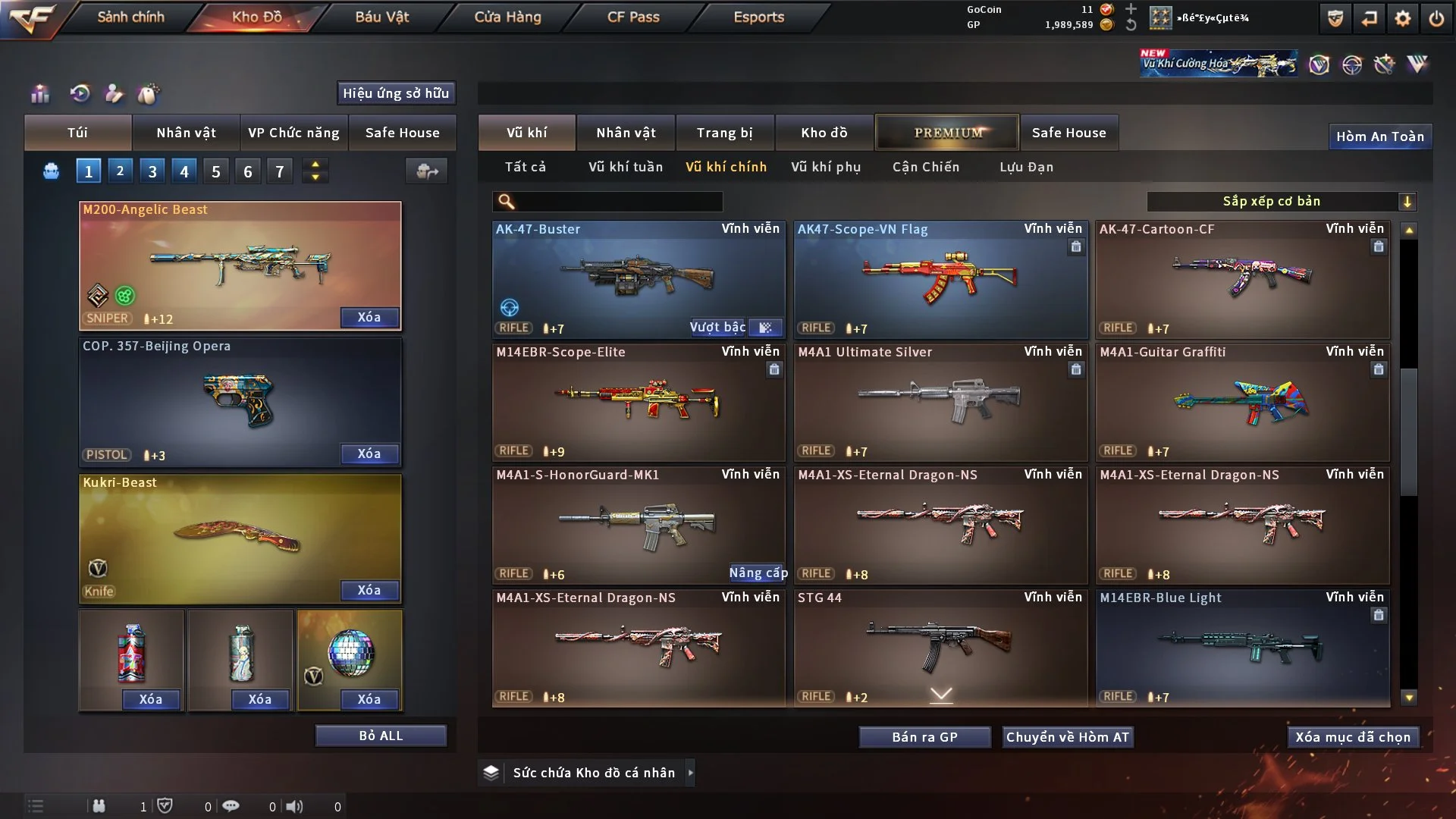1456x819 pixels.
Task: Filter by Vũ khí phụ
Action: click(x=826, y=167)
